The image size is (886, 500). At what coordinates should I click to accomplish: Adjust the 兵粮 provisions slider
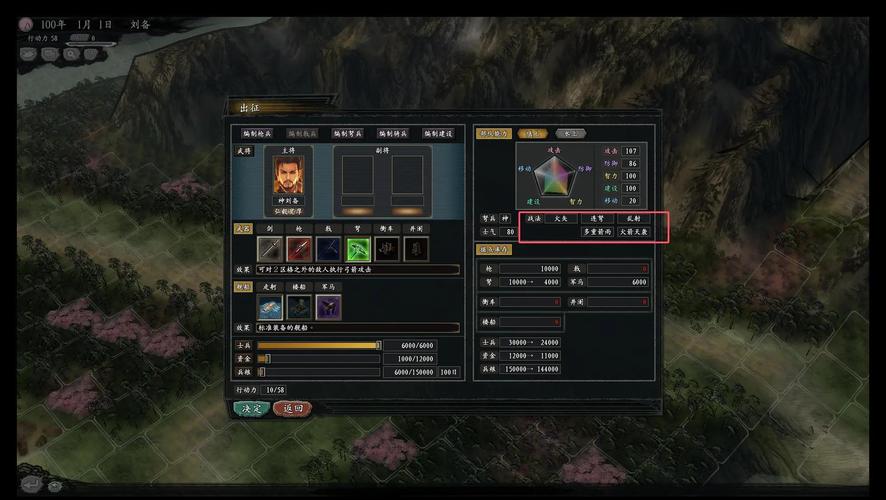pyautogui.click(x=262, y=372)
